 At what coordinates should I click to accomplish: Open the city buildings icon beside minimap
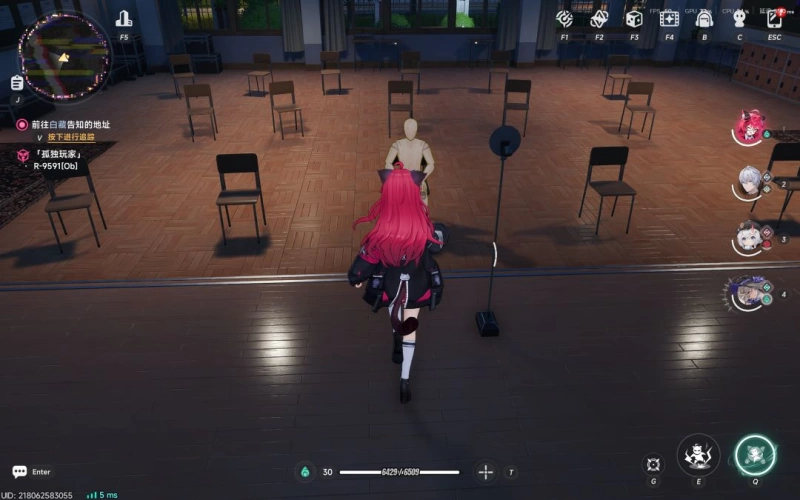124,19
